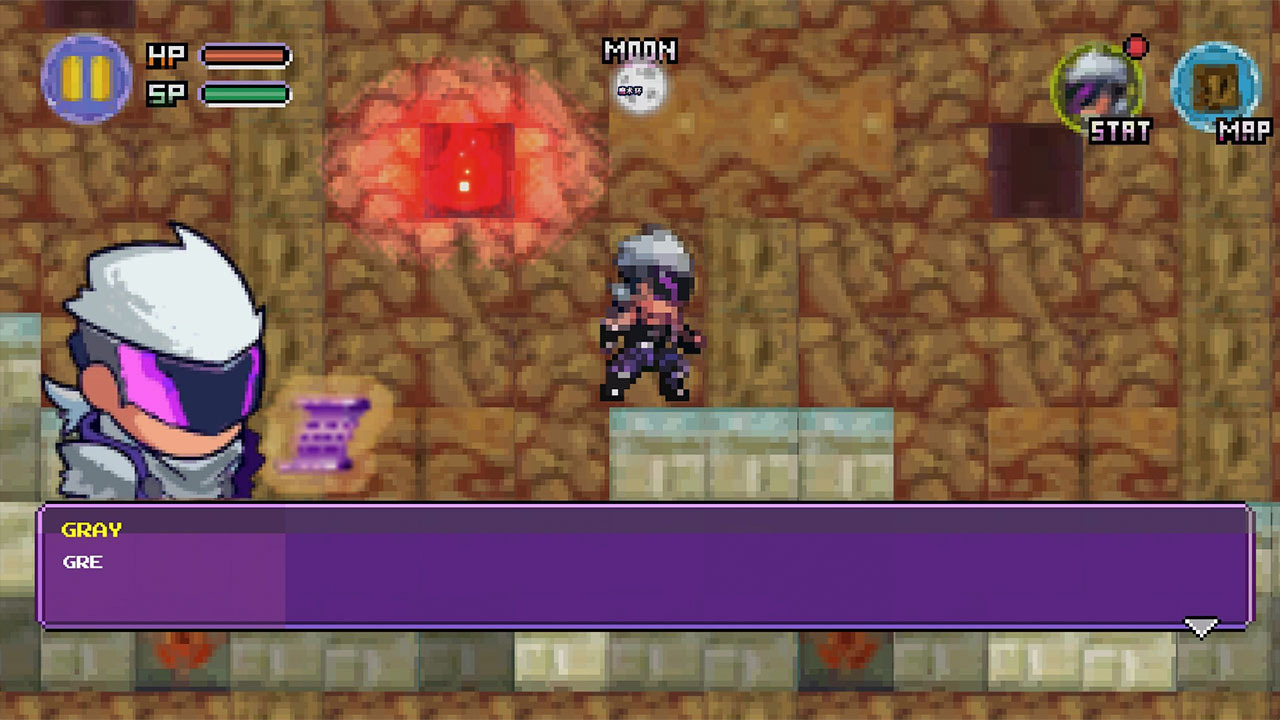
Task: Click the MOON phase indicator
Action: [641, 52]
